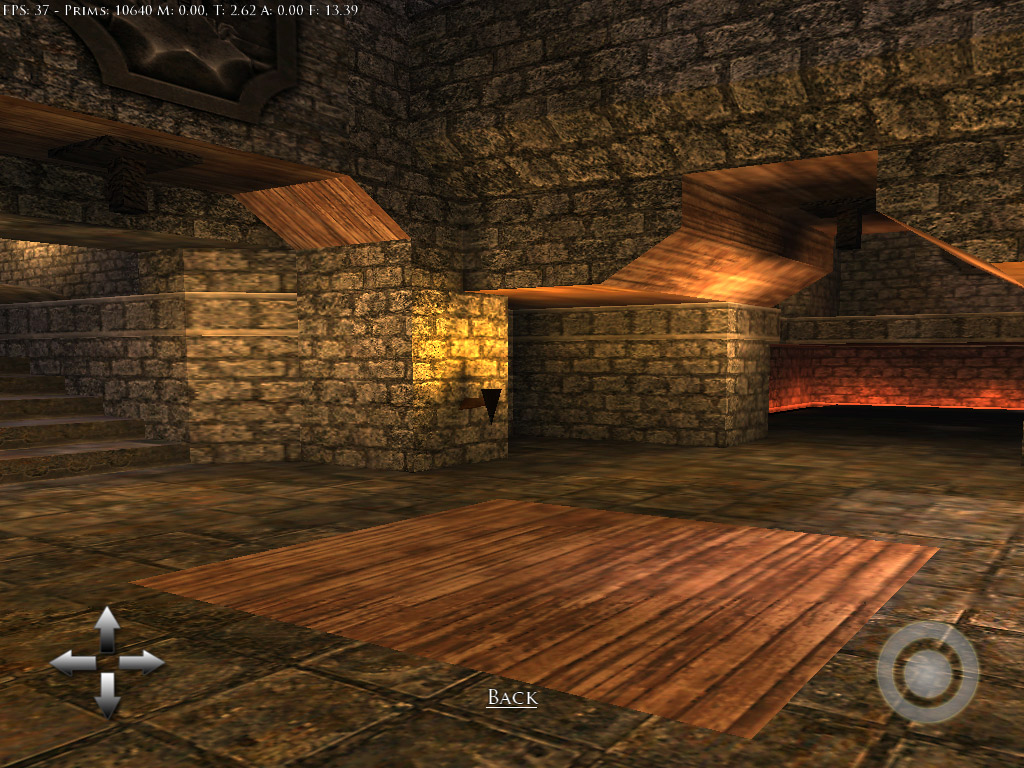1024x768 pixels.
Task: Tap the up arrow on movement pad
Action: tap(107, 628)
